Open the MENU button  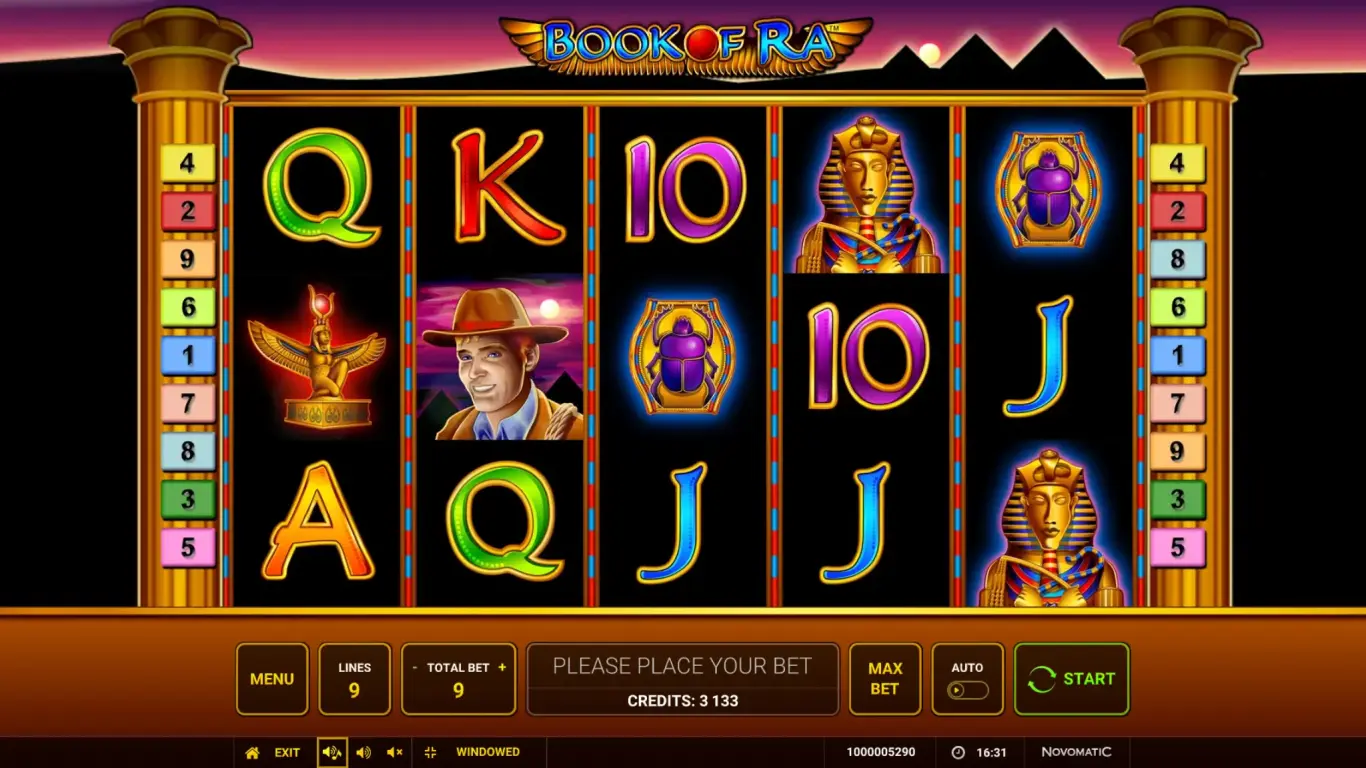tap(272, 679)
